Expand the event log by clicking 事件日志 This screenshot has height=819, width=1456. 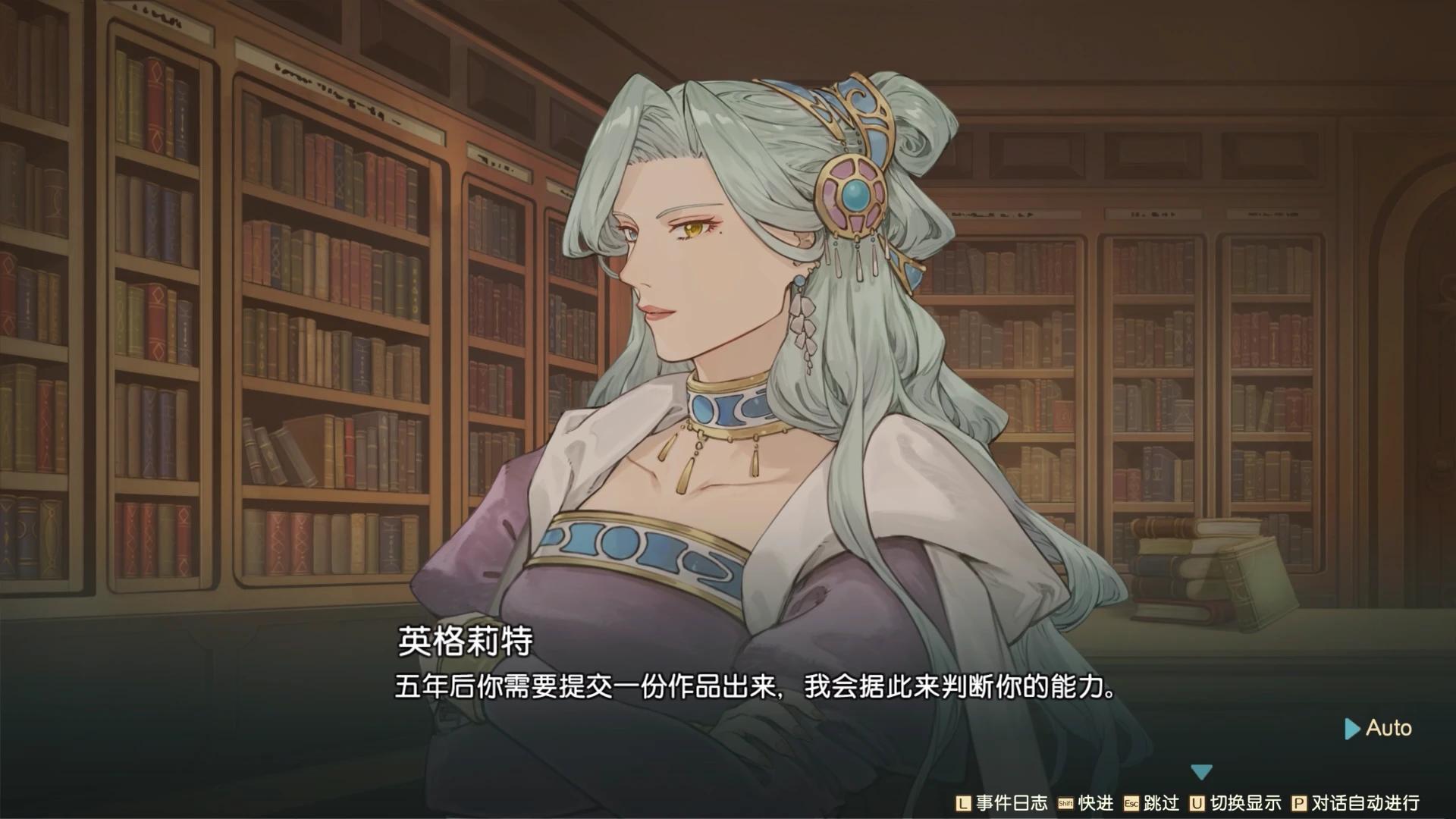tap(1011, 804)
